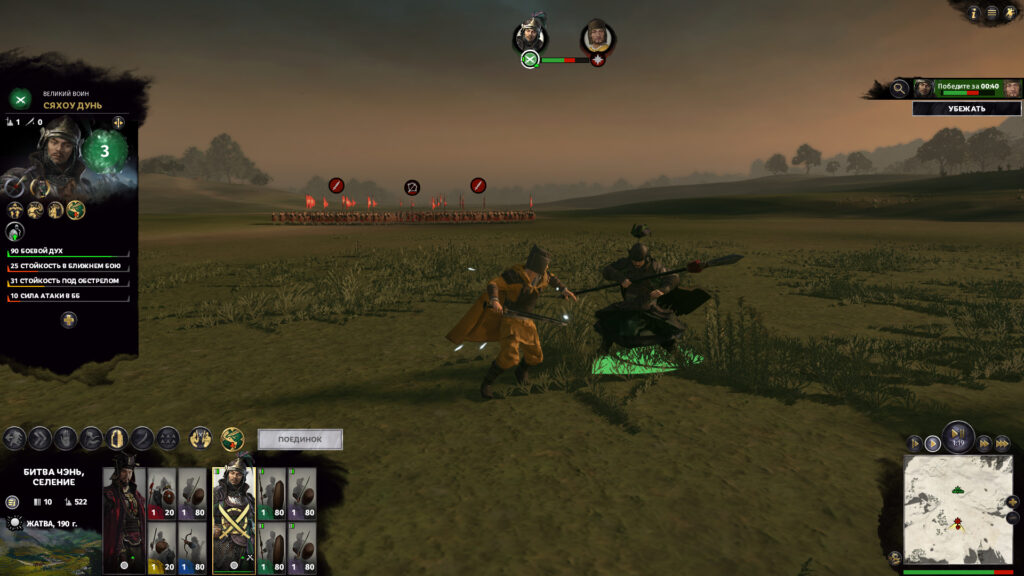1024x576 pixels.
Task: Open the magnifier search icon
Action: pyautogui.click(x=900, y=89)
